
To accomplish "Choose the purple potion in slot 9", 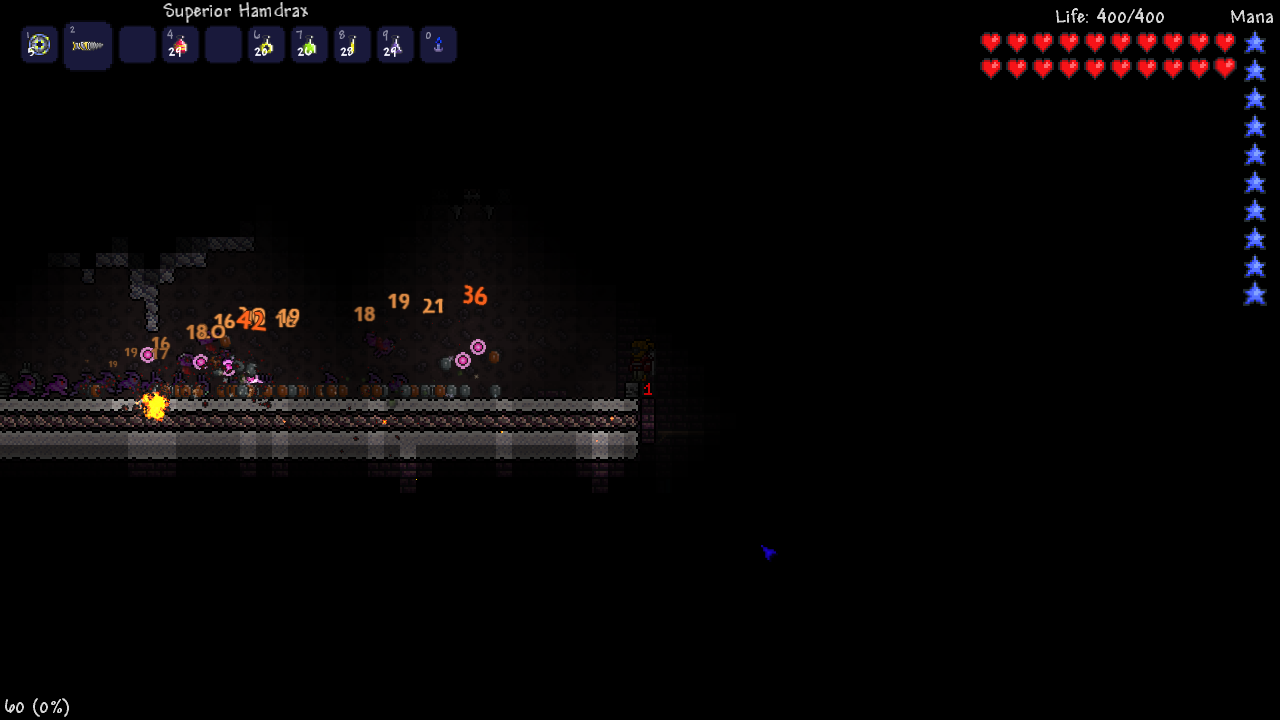I will click(x=395, y=45).
